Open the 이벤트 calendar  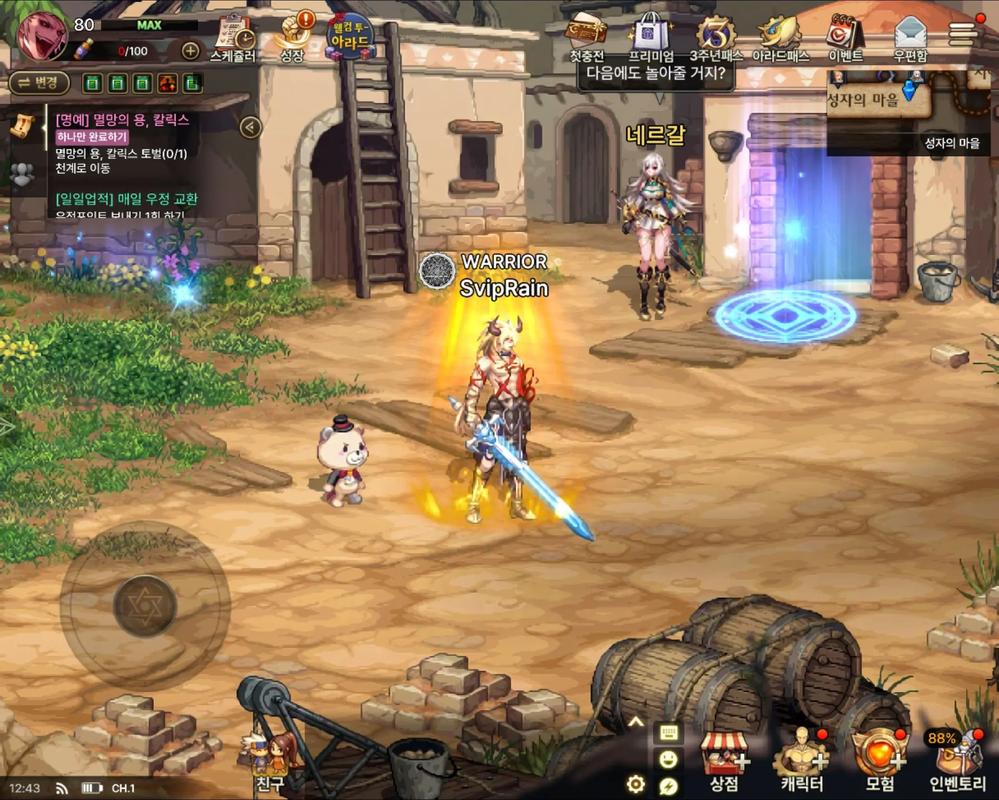[845, 37]
